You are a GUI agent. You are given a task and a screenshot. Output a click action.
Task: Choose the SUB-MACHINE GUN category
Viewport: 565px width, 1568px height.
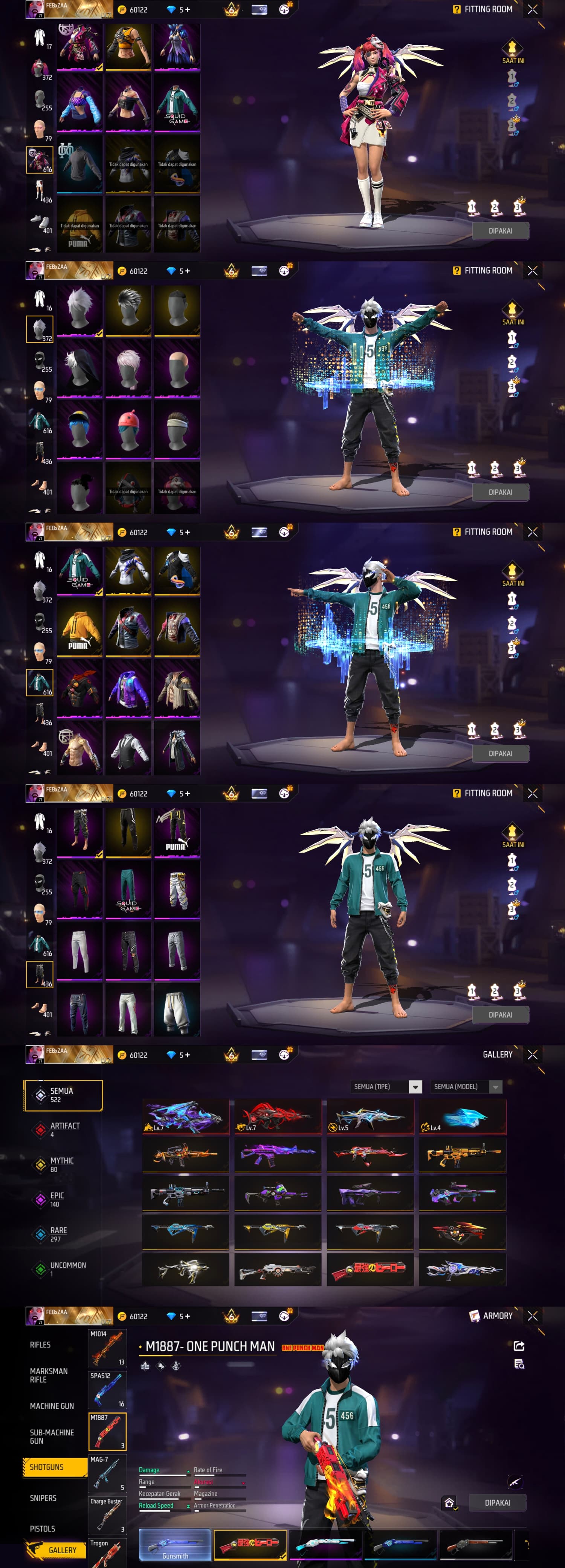point(52,1436)
